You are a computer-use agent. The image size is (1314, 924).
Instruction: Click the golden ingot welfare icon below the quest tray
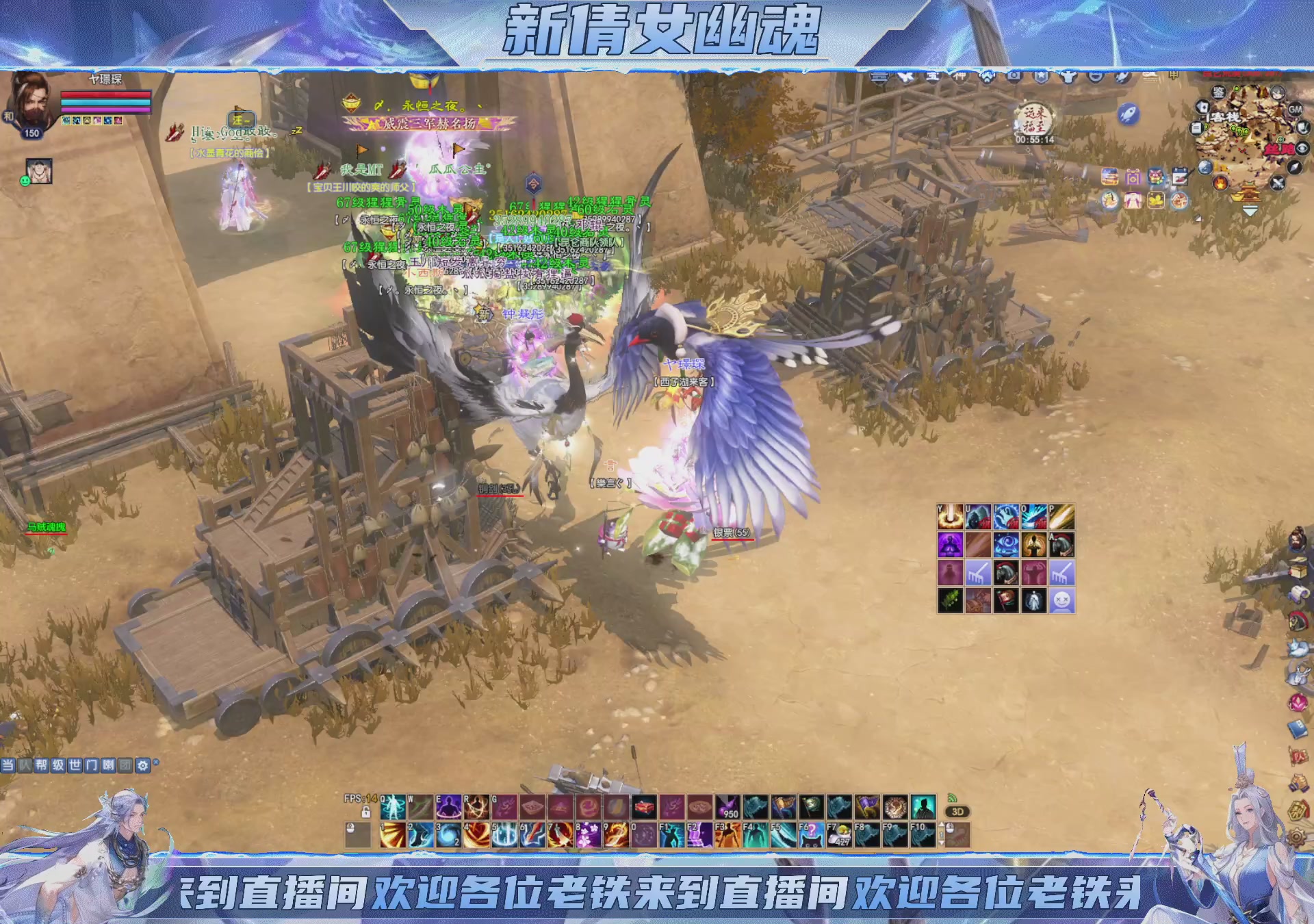[1156, 201]
